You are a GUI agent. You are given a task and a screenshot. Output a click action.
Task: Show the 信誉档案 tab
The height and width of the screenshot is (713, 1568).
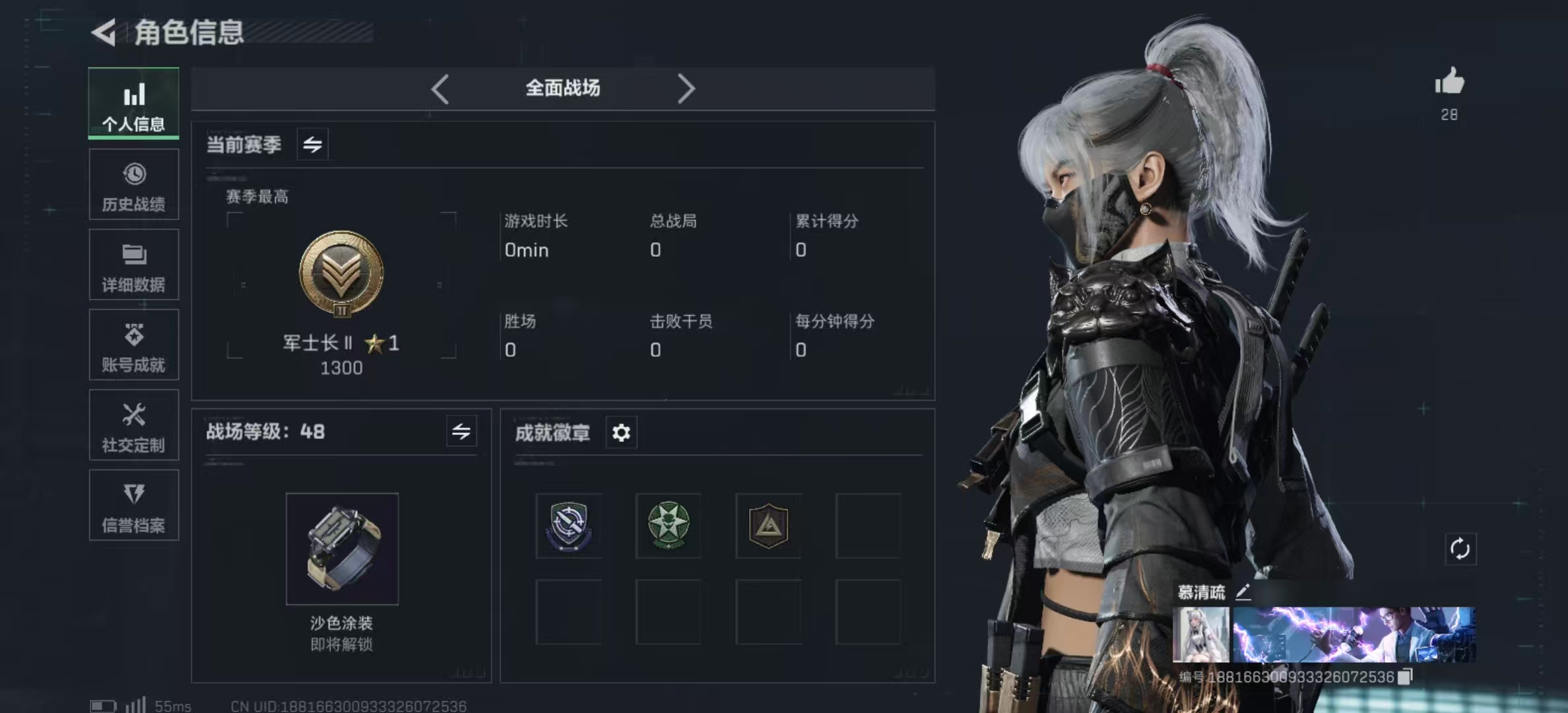point(134,506)
